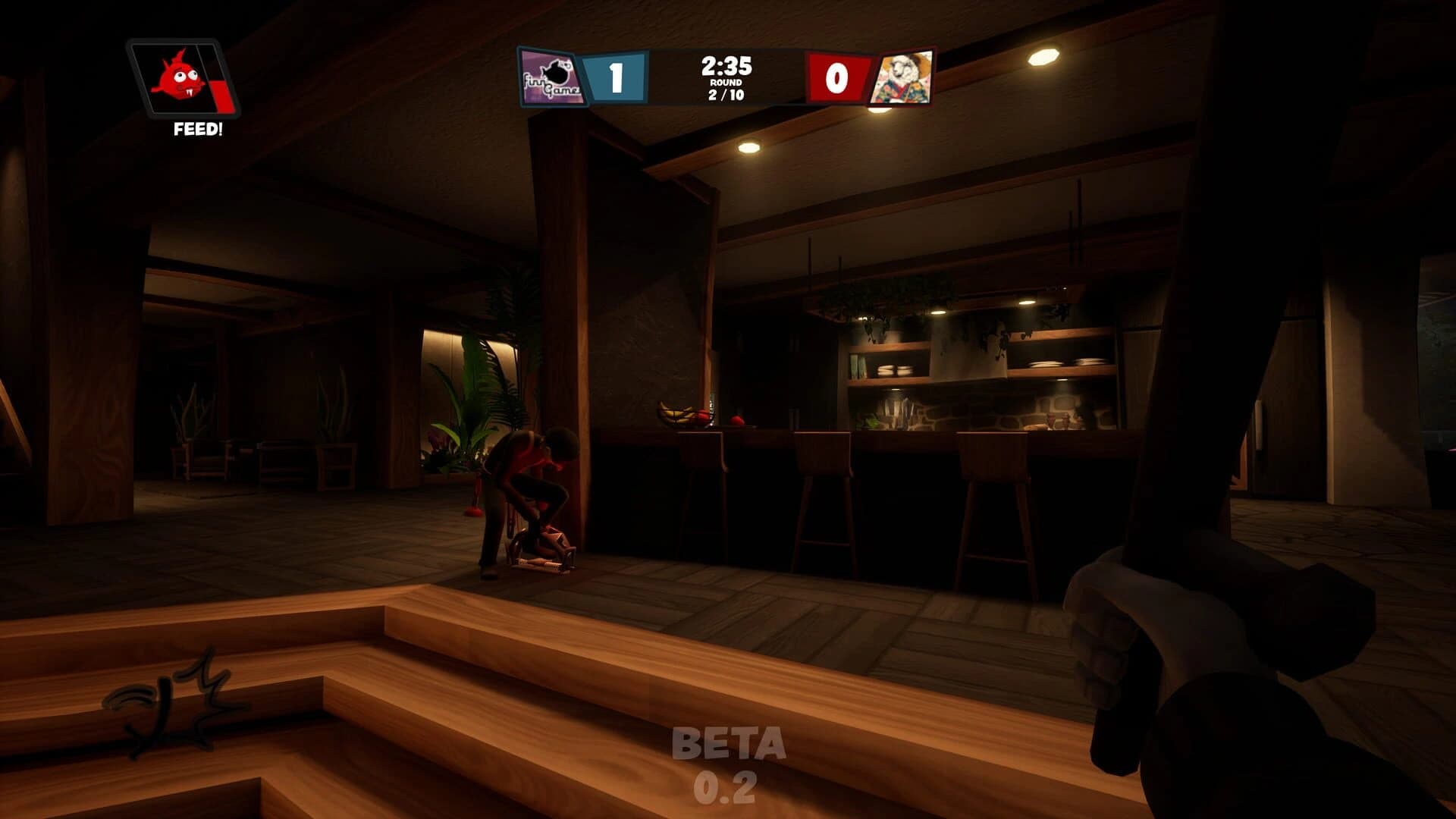1456x819 pixels.
Task: Click the banana bowl on the bar counter
Action: pyautogui.click(x=677, y=416)
